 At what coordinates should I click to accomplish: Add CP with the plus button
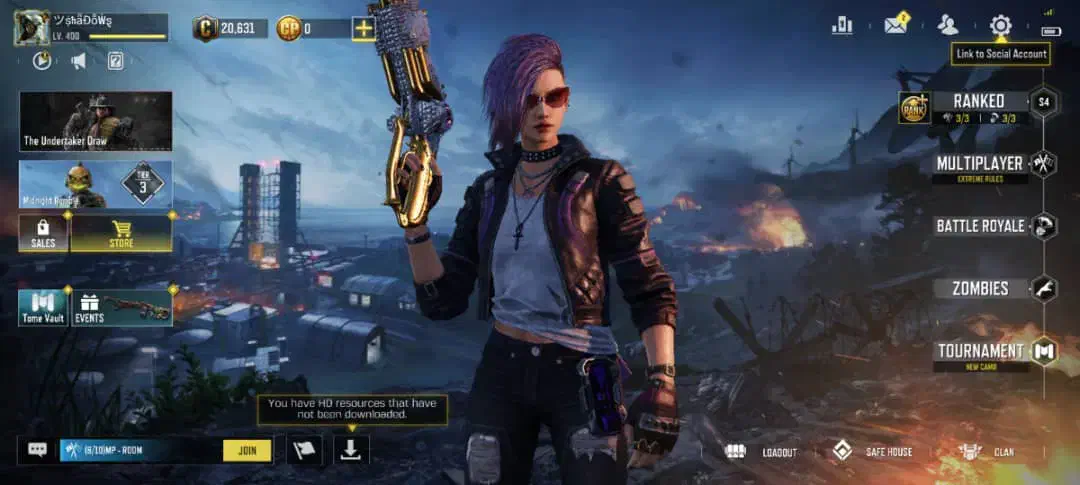(363, 28)
